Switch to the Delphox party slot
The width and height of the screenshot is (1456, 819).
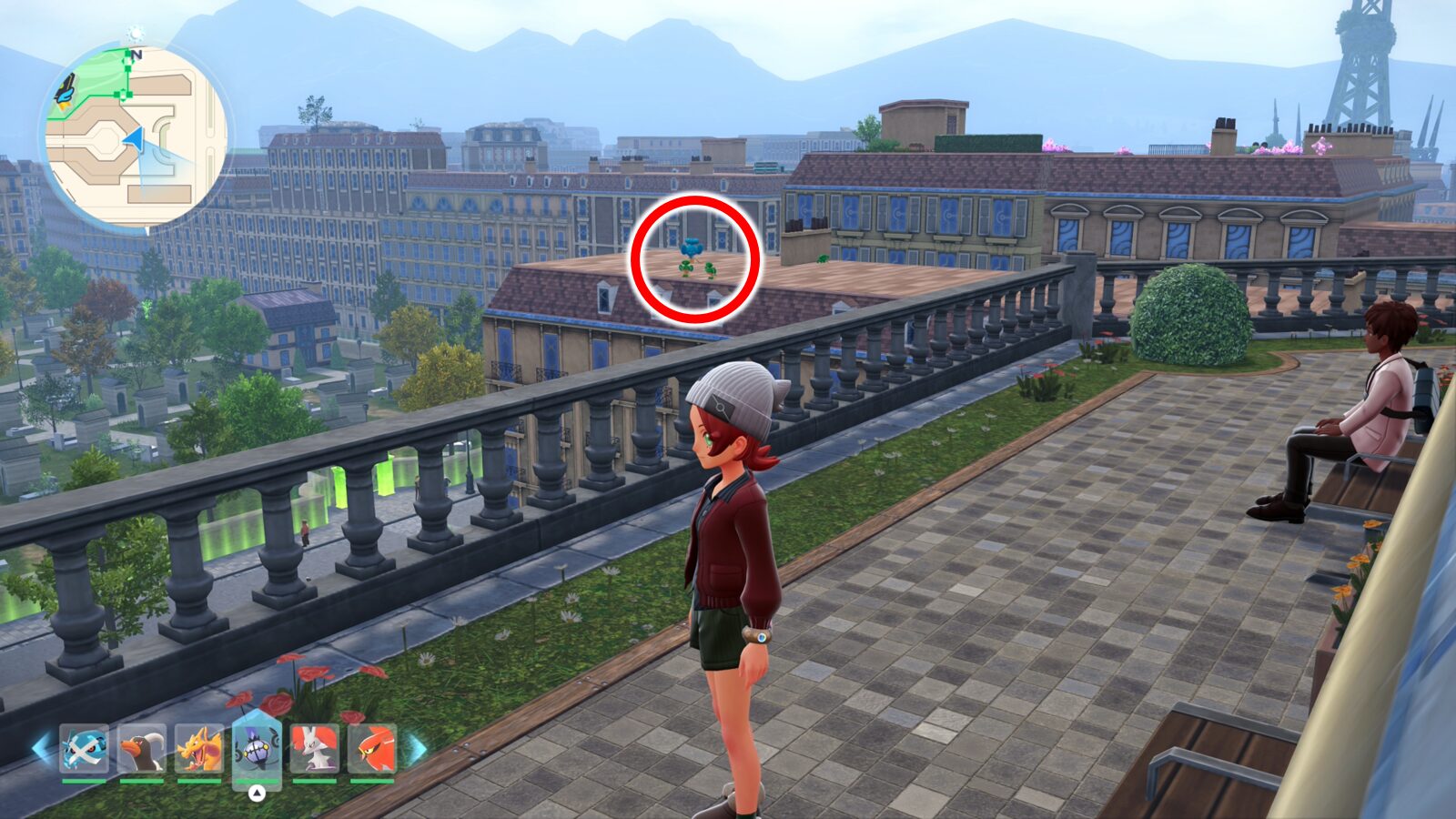click(x=314, y=748)
